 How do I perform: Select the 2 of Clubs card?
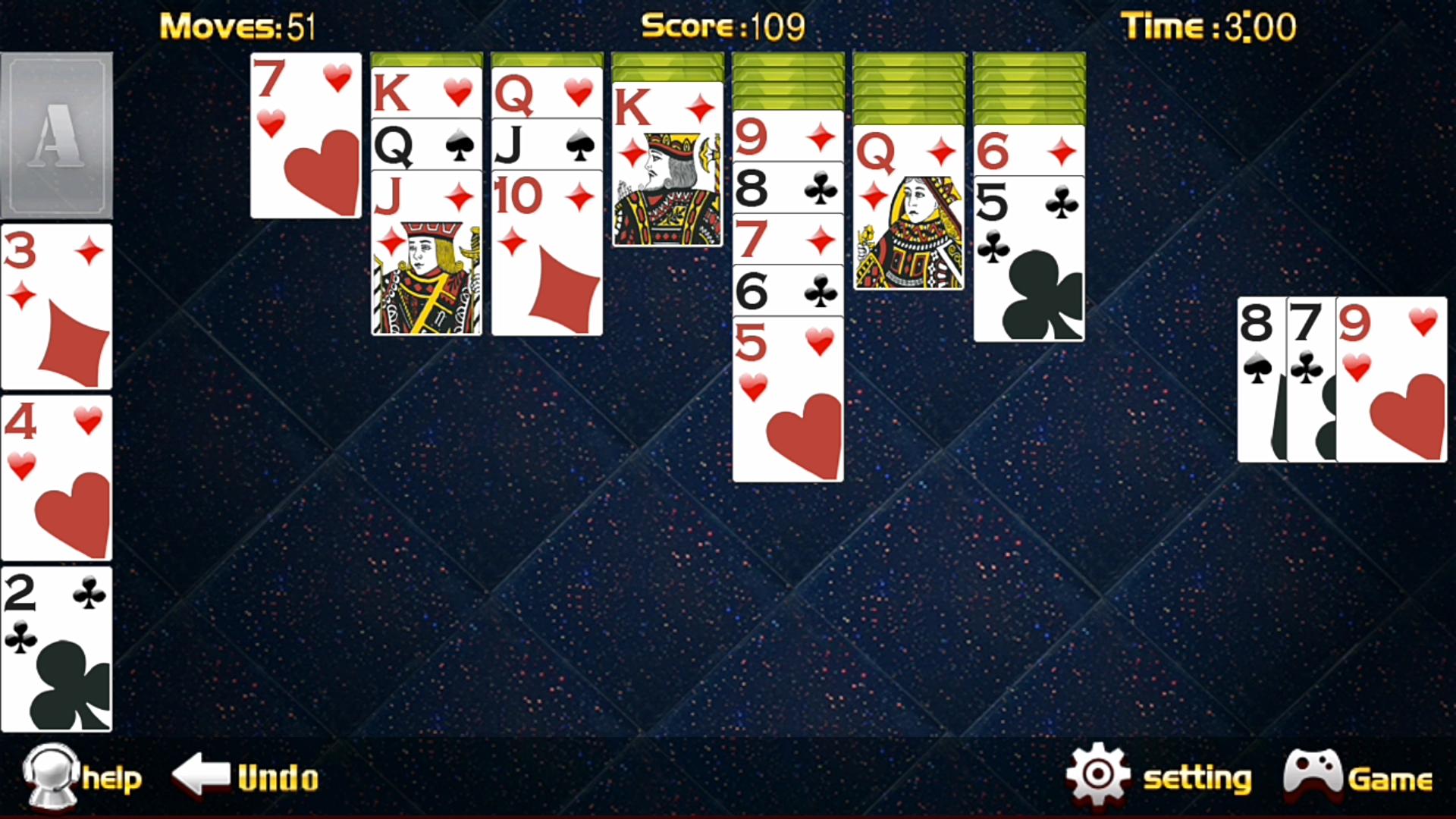pyautogui.click(x=56, y=652)
